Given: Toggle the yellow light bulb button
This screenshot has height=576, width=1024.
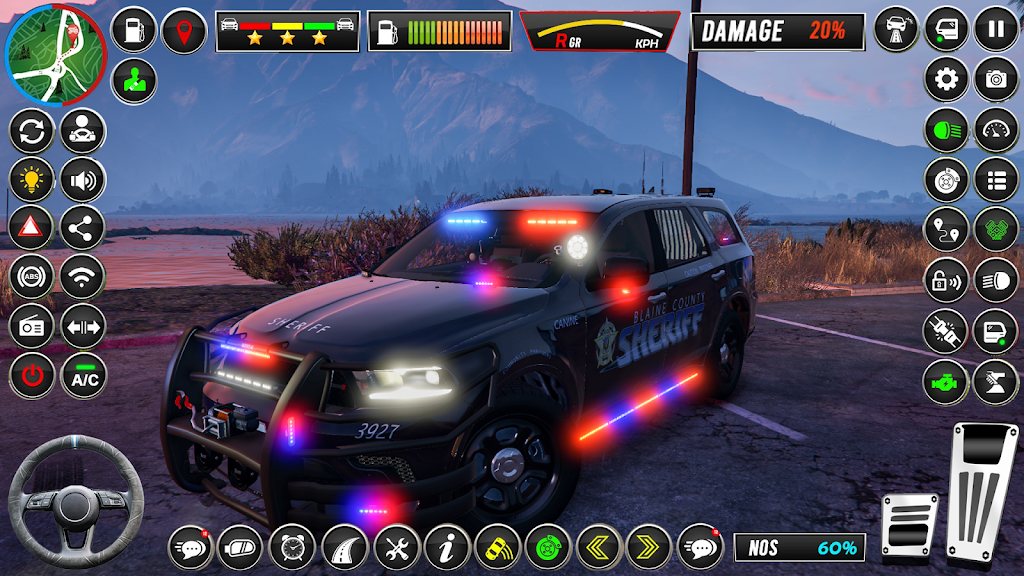Looking at the screenshot, I should tap(31, 179).
